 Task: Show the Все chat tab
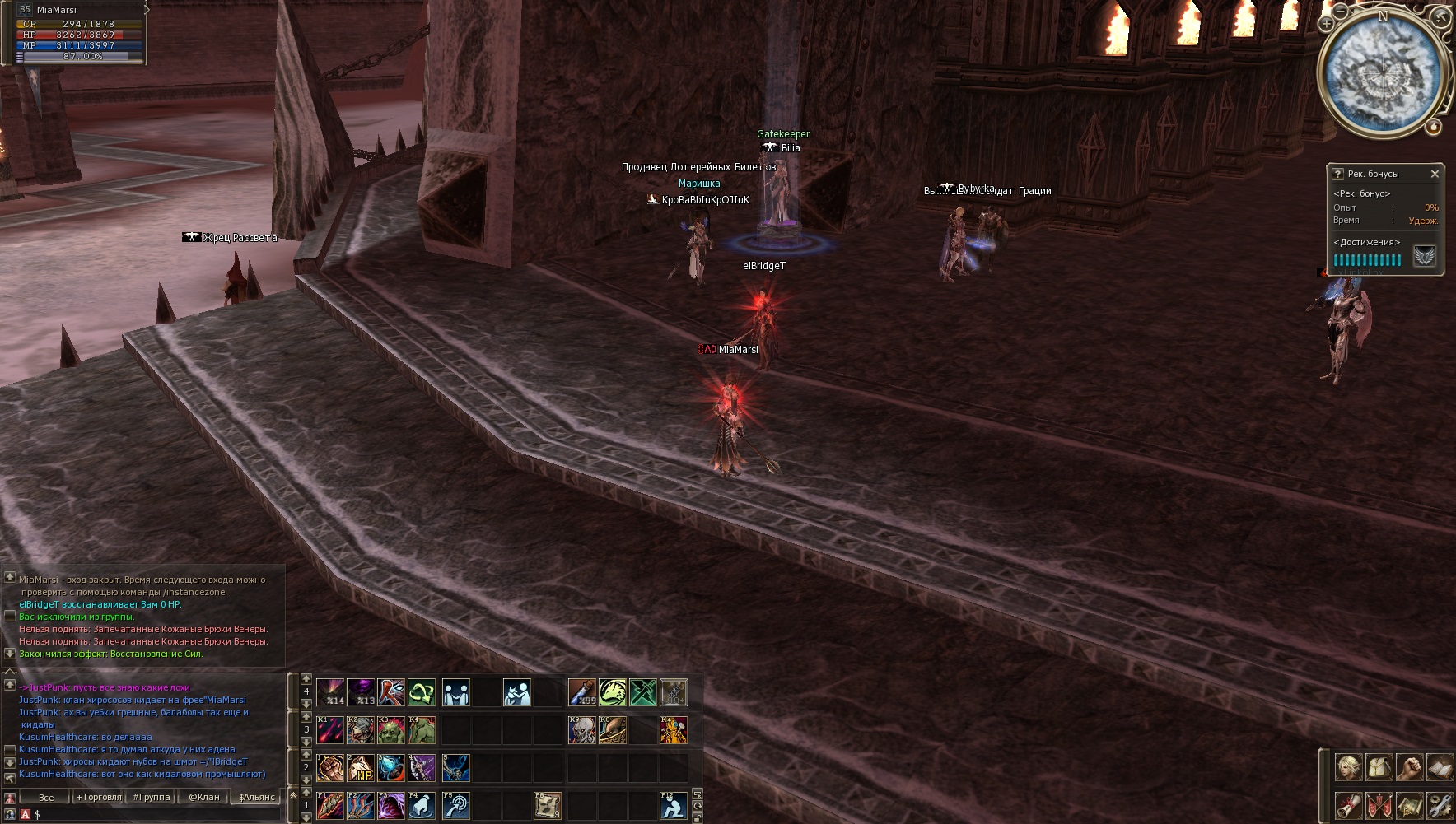46,797
